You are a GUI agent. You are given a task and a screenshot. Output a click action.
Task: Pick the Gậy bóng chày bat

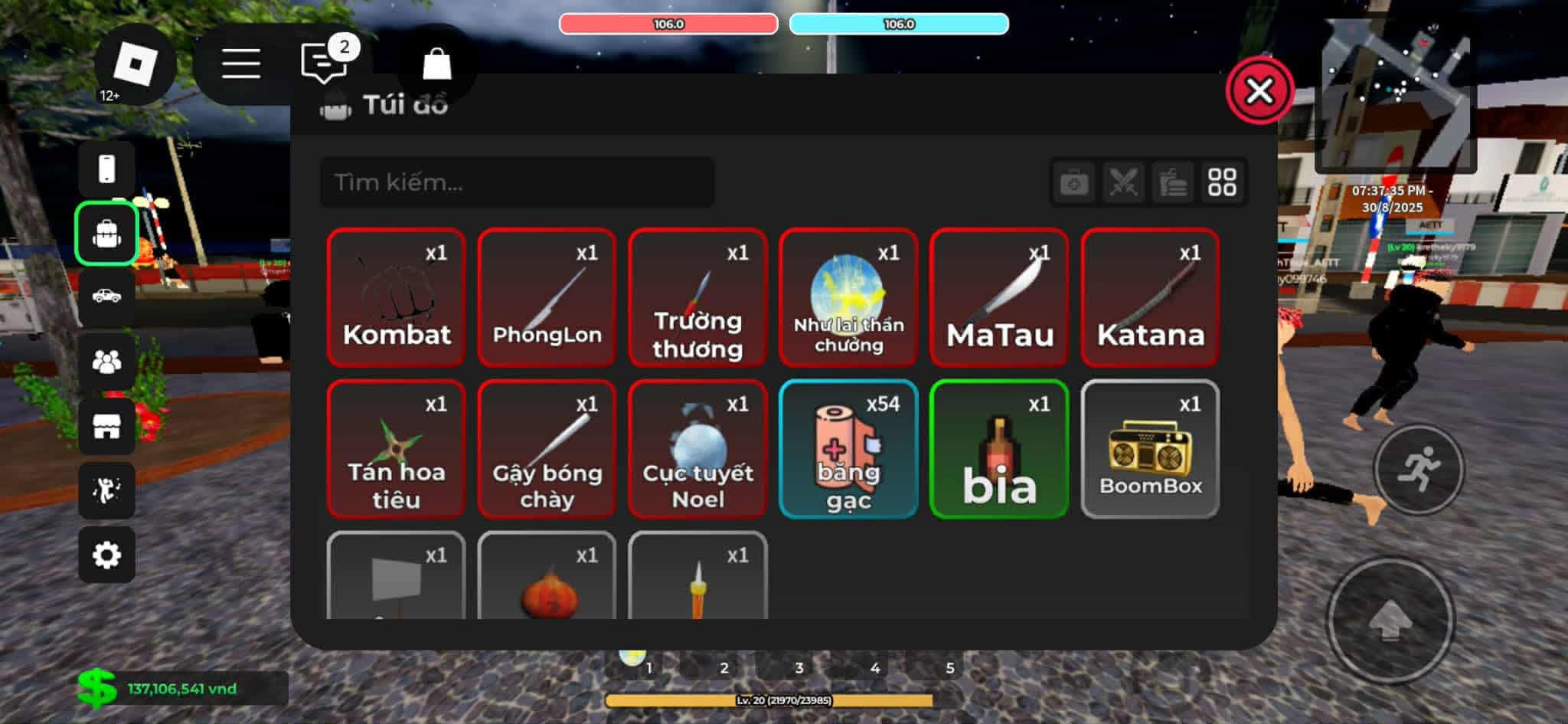coord(547,449)
